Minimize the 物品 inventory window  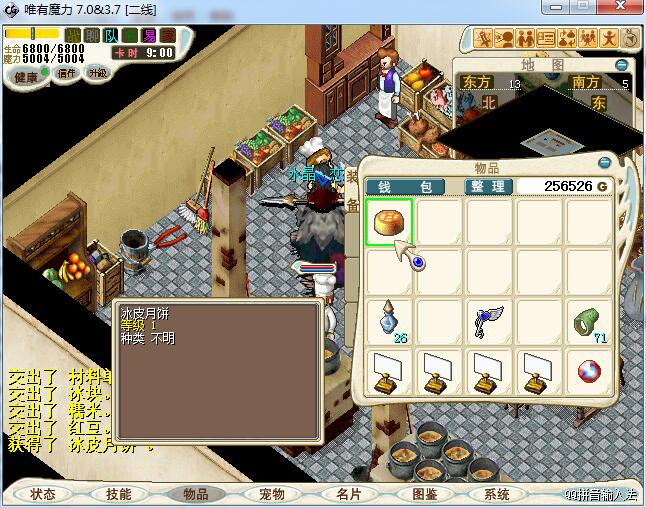tap(603, 163)
